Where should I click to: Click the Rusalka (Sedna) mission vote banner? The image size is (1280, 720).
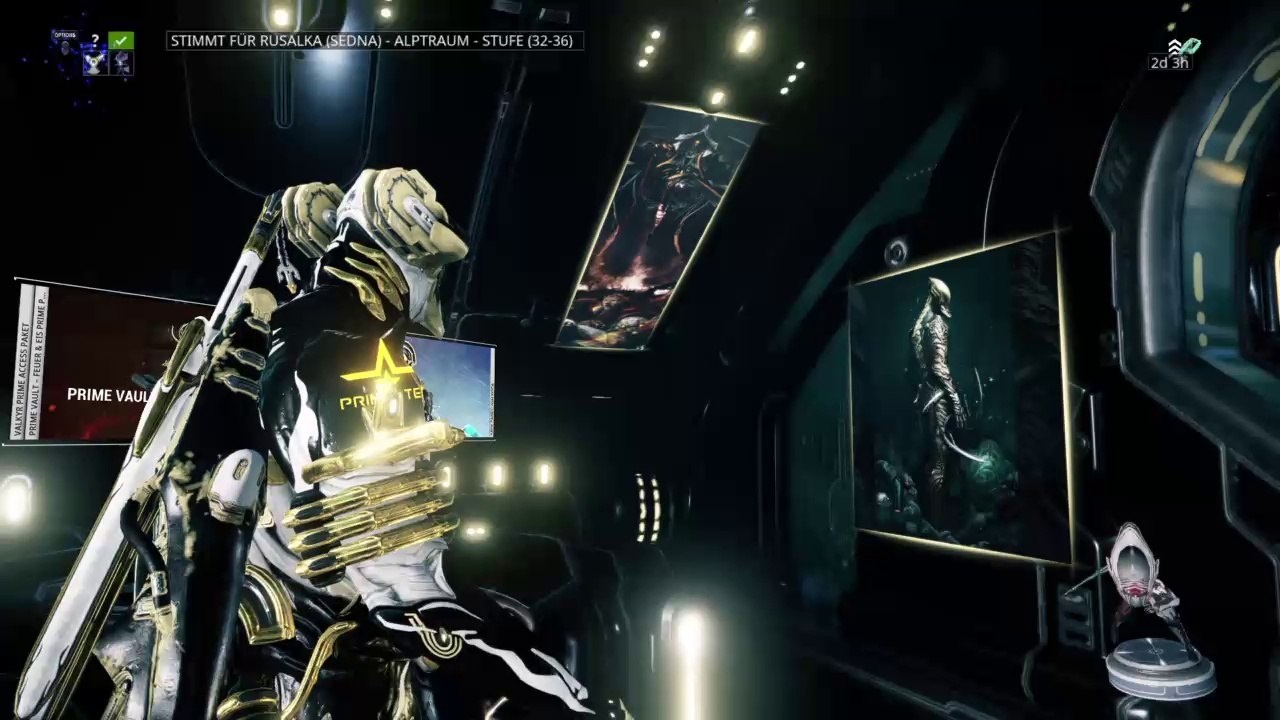tap(375, 41)
